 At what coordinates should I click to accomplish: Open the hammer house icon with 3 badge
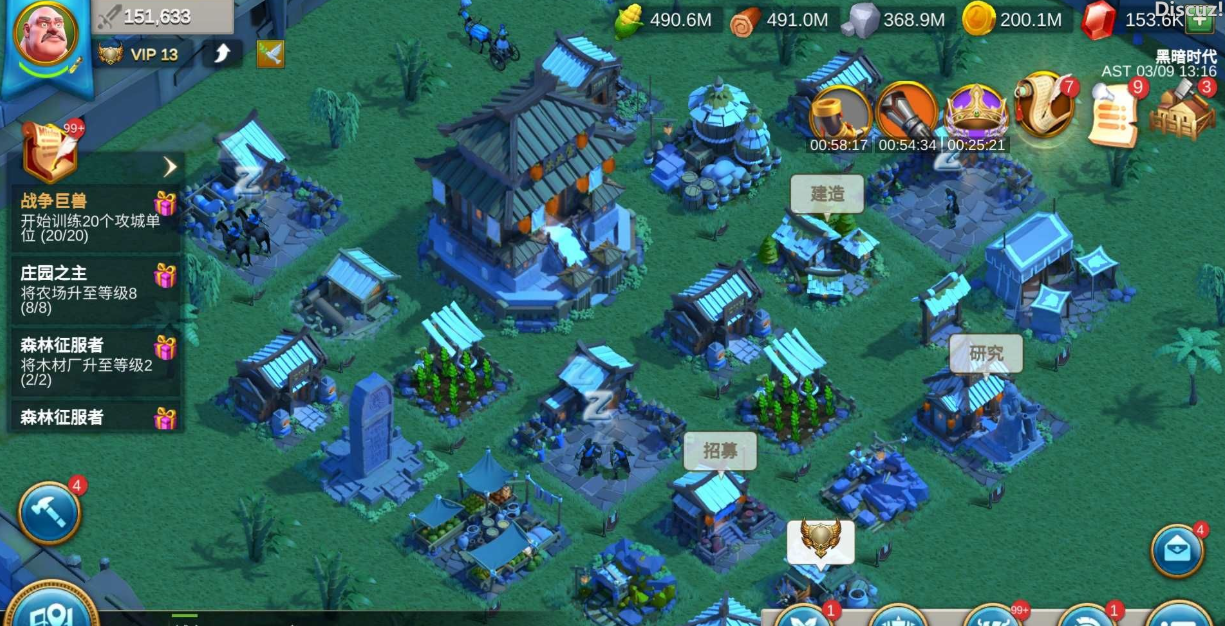(1182, 111)
